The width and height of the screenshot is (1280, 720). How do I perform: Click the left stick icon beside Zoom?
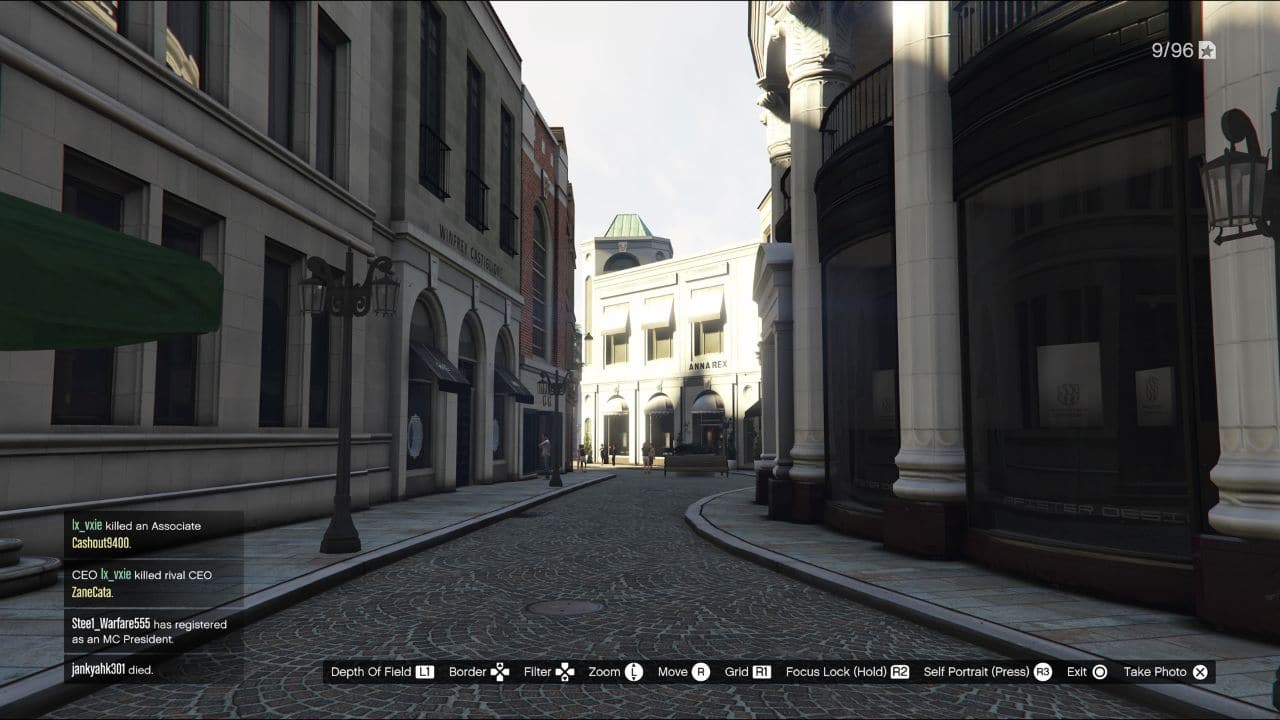tap(634, 672)
